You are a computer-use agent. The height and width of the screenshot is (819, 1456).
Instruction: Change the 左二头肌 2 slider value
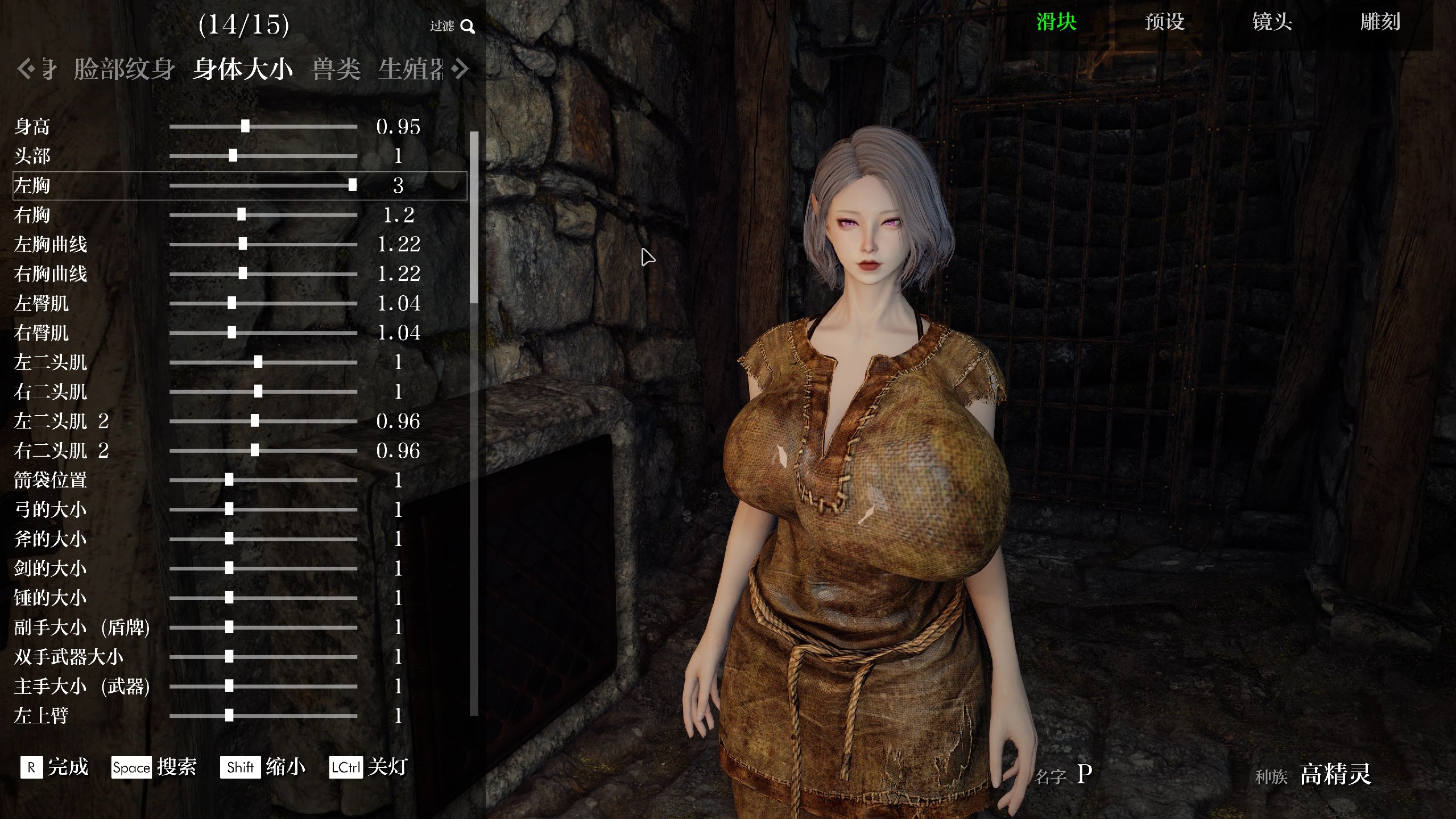pyautogui.click(x=255, y=421)
